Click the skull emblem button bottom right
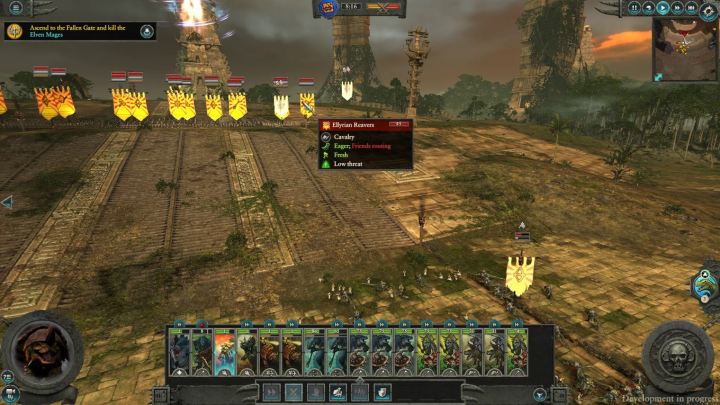Screen dimensions: 720x405 (x=677, y=356)
